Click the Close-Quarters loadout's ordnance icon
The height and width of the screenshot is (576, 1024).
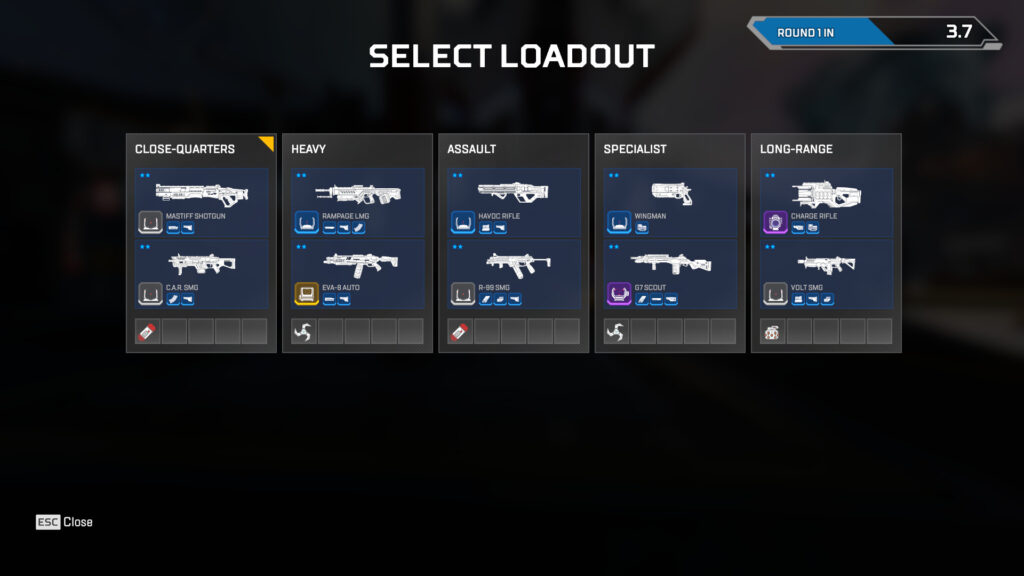coord(148,332)
